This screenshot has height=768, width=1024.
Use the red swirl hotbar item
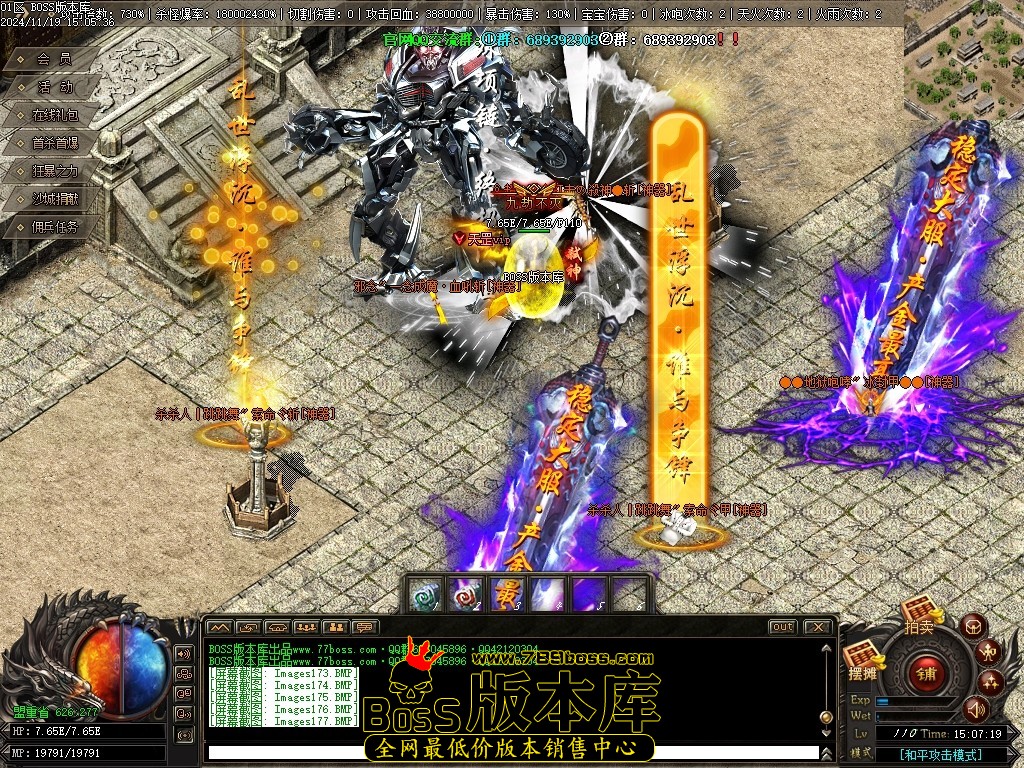click(x=467, y=594)
